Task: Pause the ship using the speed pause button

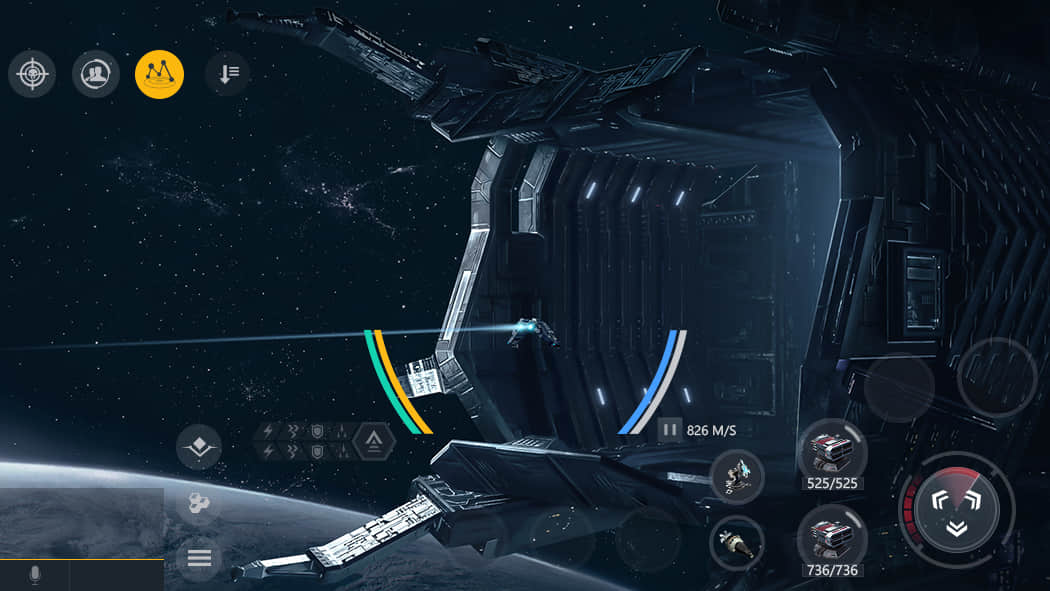Action: 670,430
